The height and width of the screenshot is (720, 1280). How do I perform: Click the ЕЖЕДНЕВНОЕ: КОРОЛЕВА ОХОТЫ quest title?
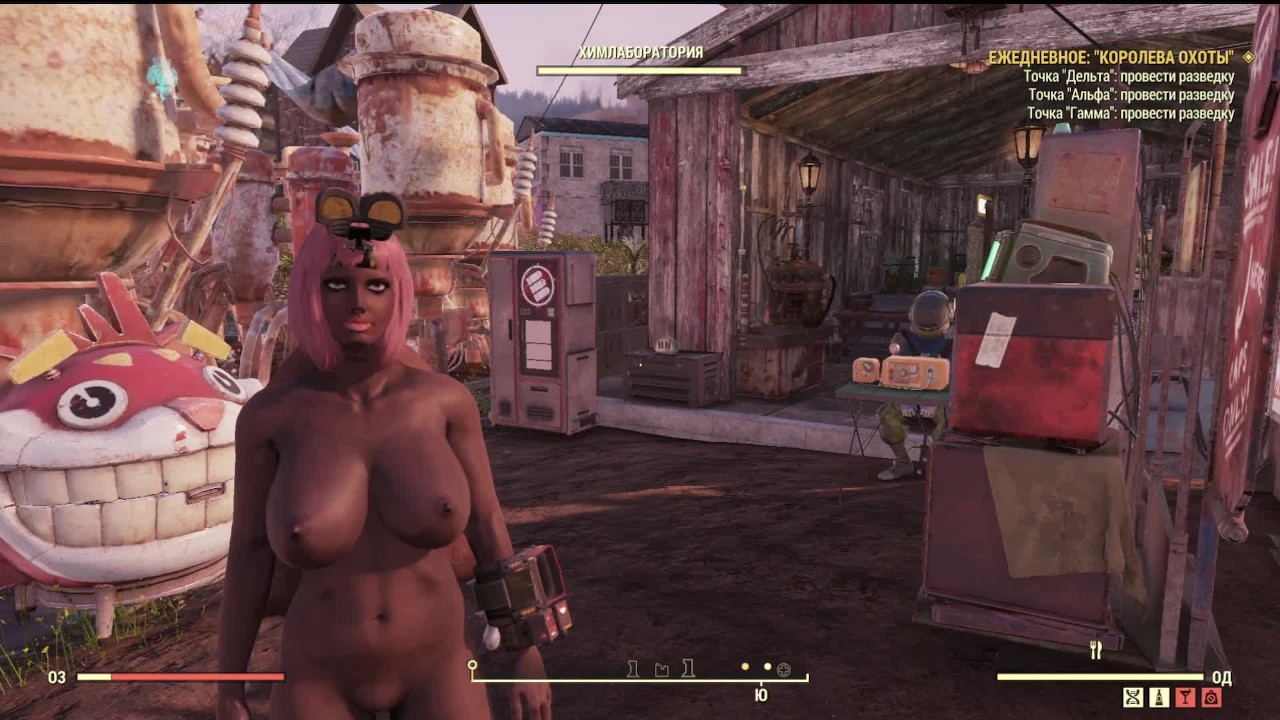[1108, 58]
